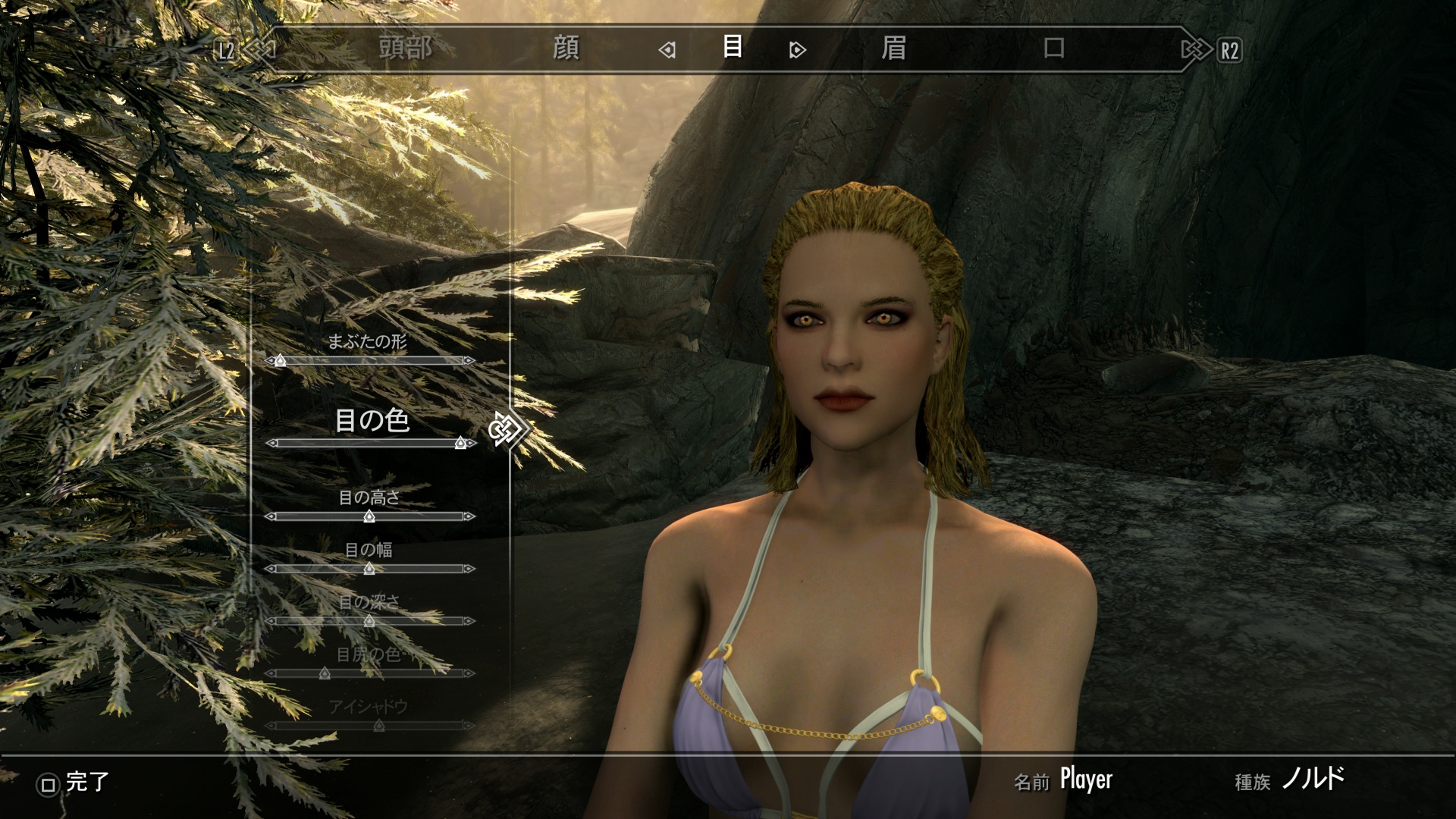Open the 口 (mouth) category tab
The image size is (1456, 819).
tap(1054, 49)
